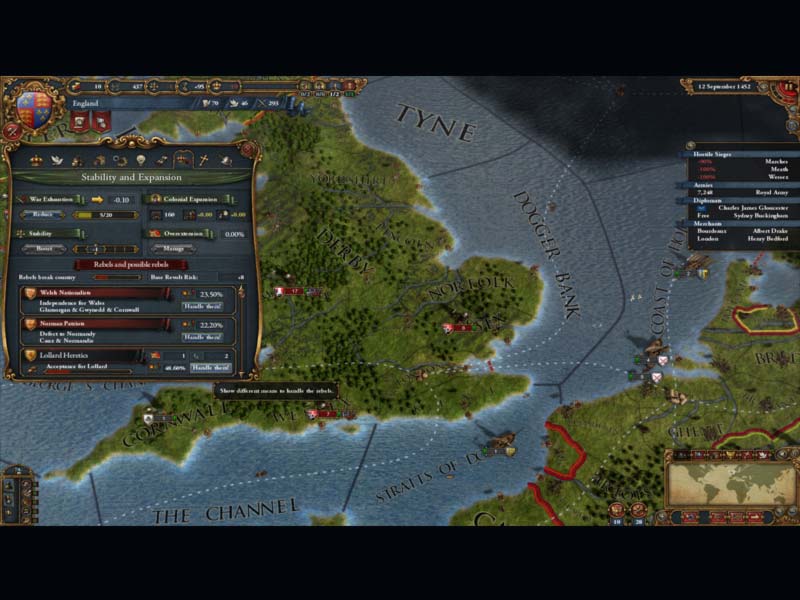
Task: Handle the Lollard Heretics rebels
Action: click(210, 367)
